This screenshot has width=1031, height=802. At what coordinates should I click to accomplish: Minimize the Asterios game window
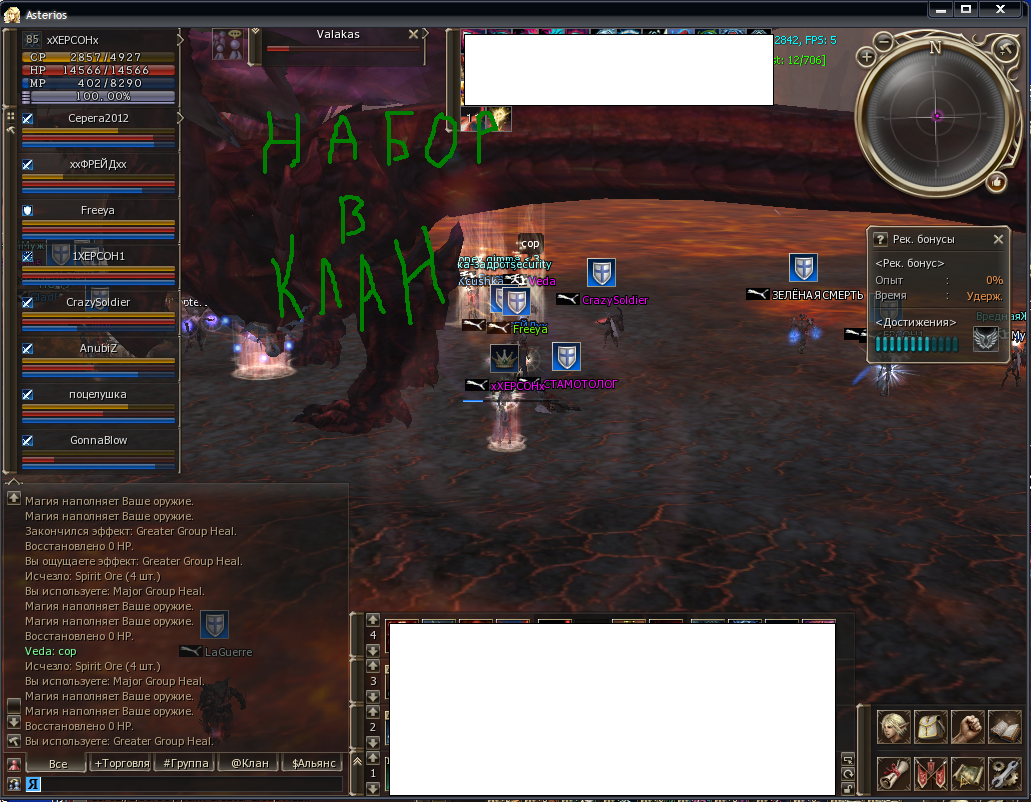click(941, 9)
